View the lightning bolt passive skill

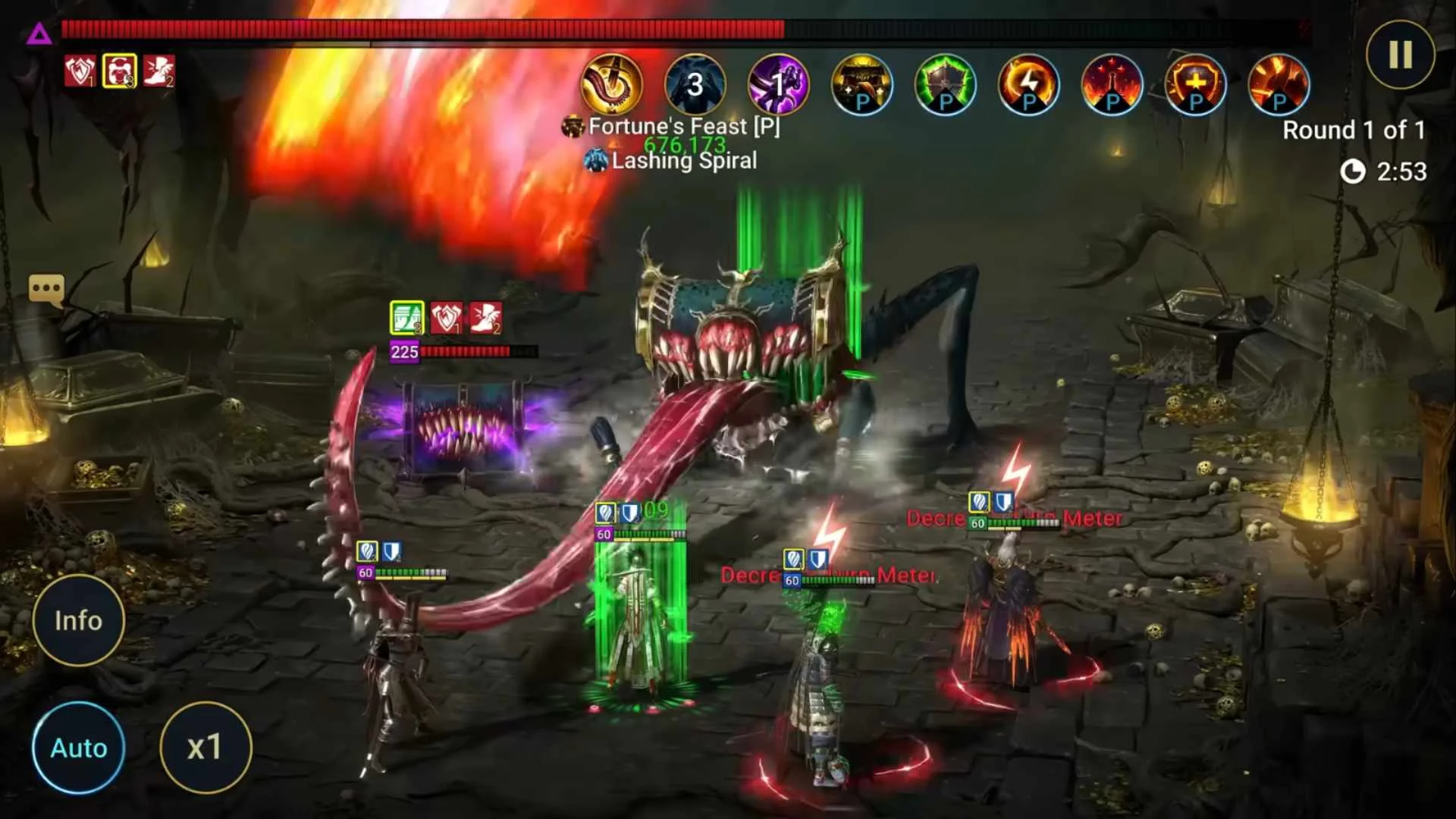1028,84
